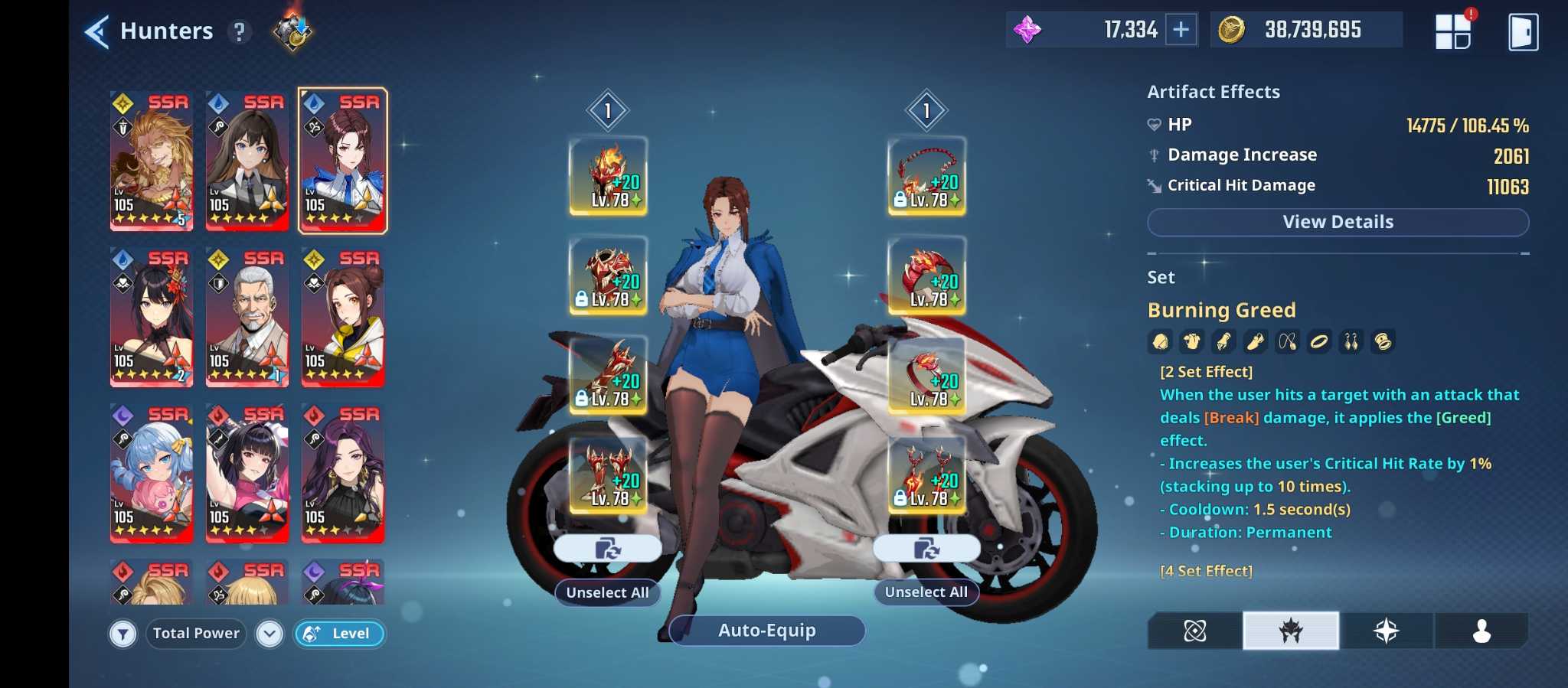This screenshot has width=1568, height=688.
Task: Select the golden-haired lion SSR hunter card
Action: pos(152,161)
